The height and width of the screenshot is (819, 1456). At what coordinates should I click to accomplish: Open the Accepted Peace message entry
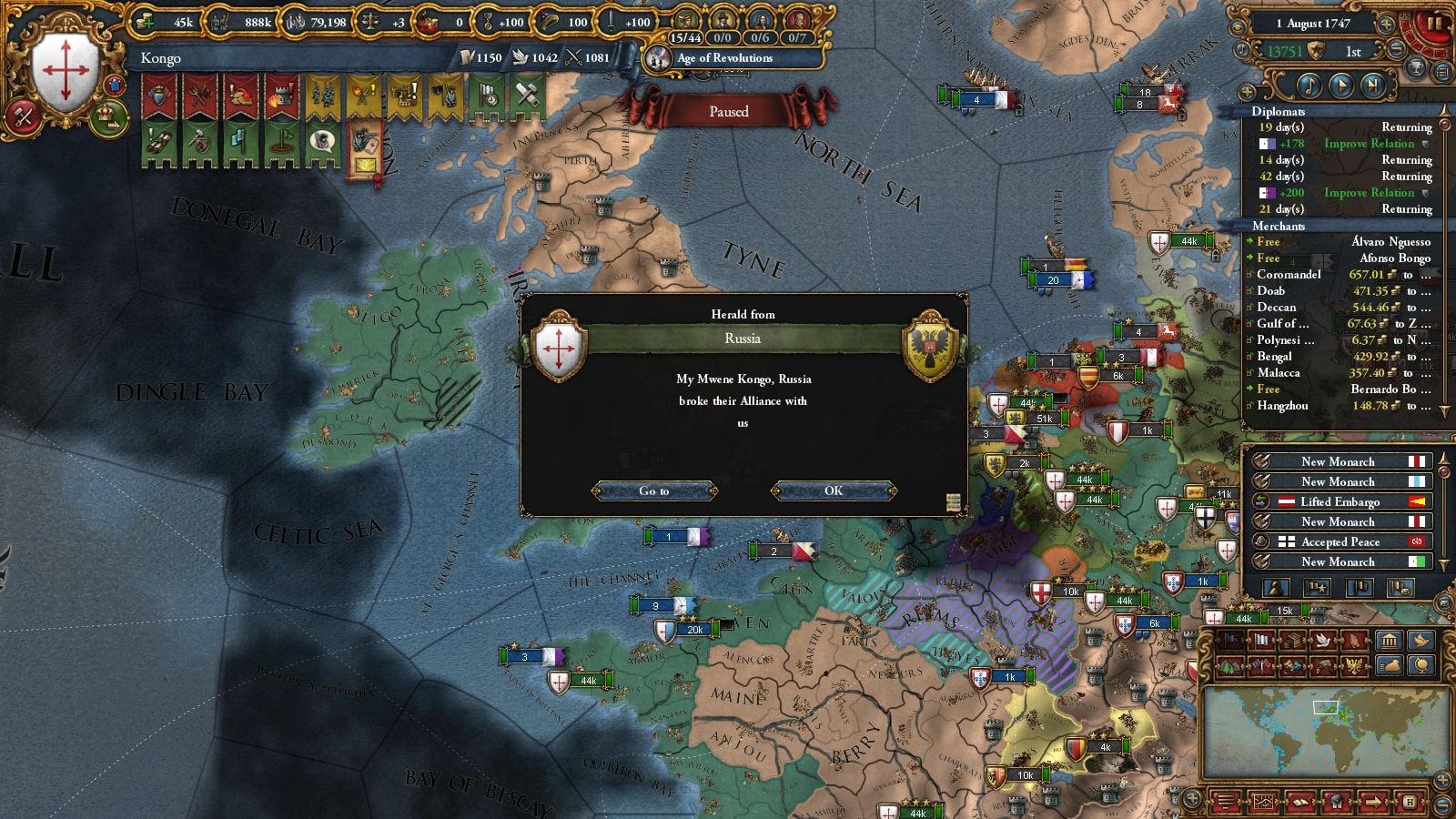(x=1340, y=541)
